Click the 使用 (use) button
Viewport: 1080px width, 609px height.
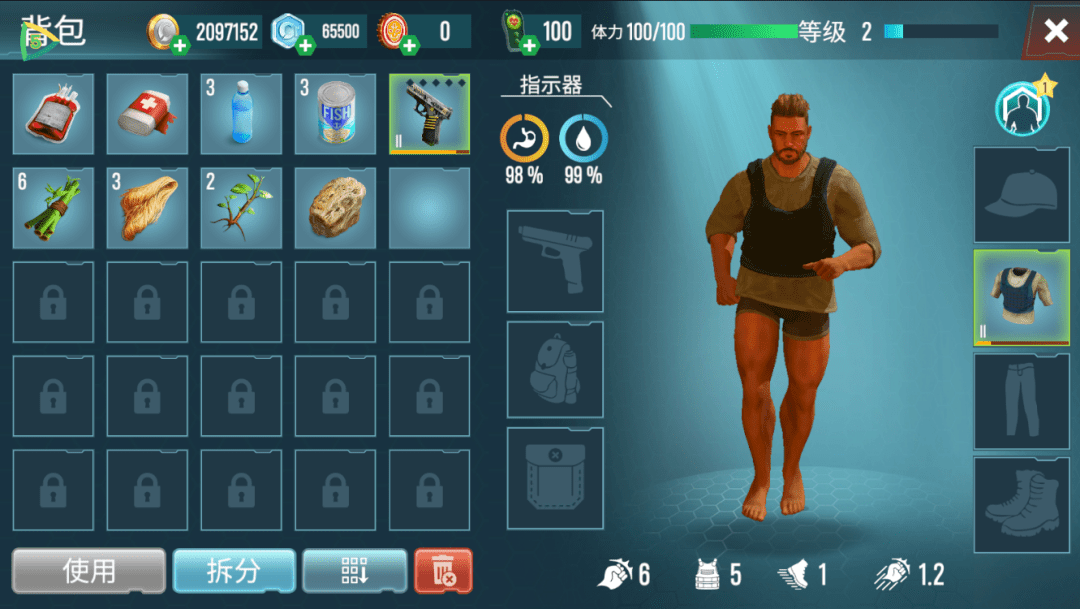point(89,571)
